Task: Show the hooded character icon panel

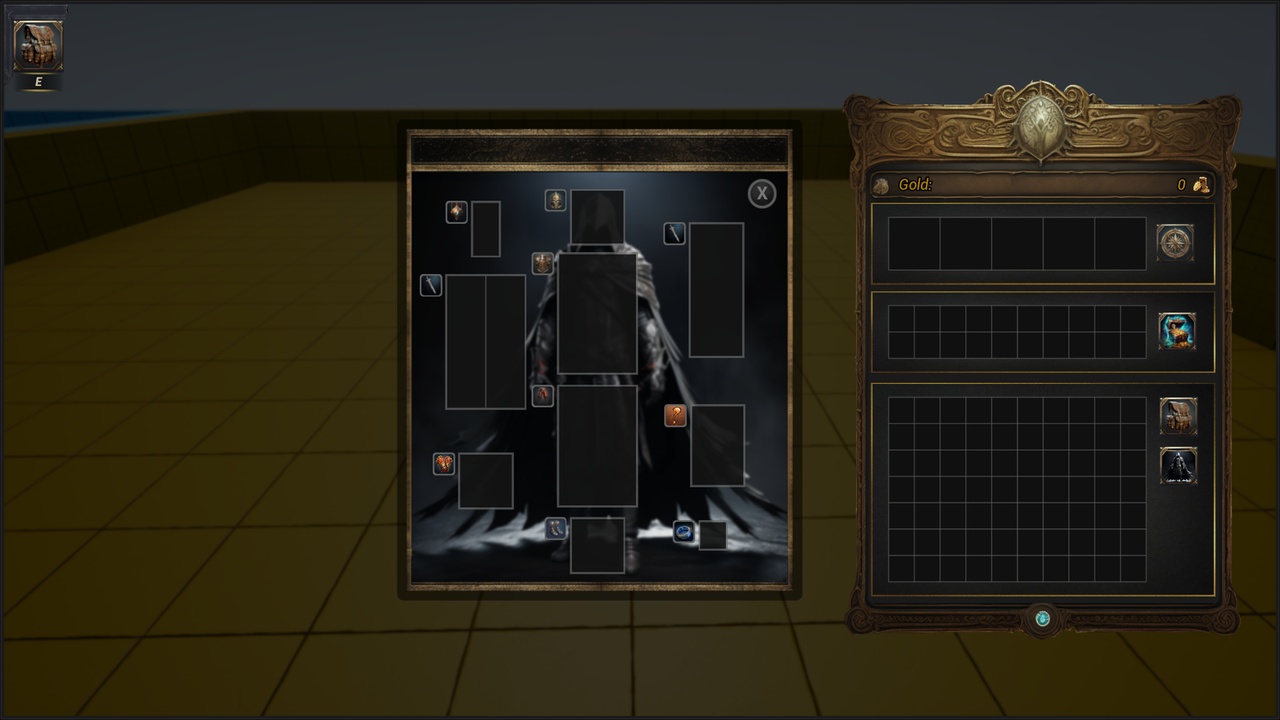Action: click(x=1178, y=466)
